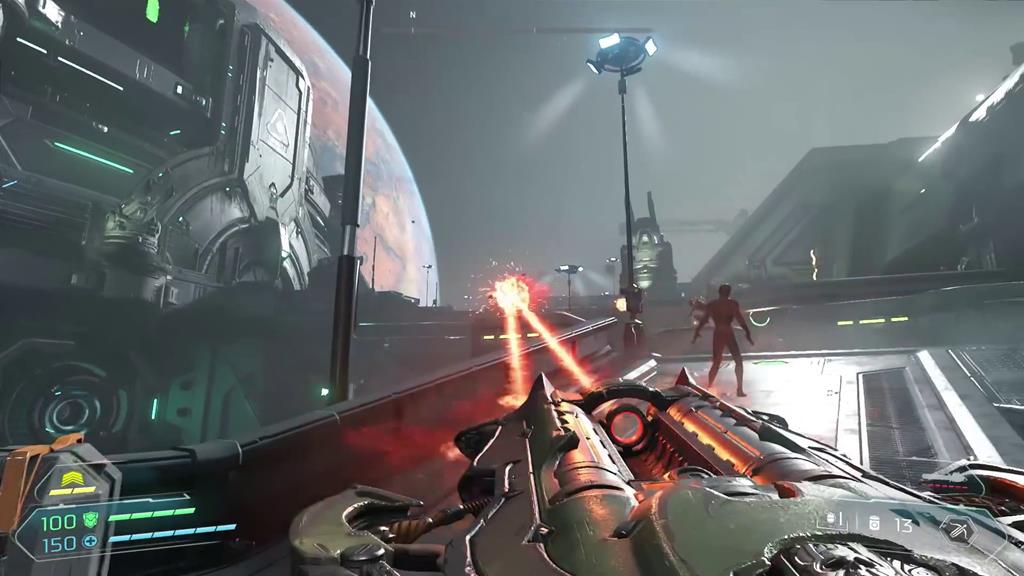Click the blue health cross icon

[90, 542]
